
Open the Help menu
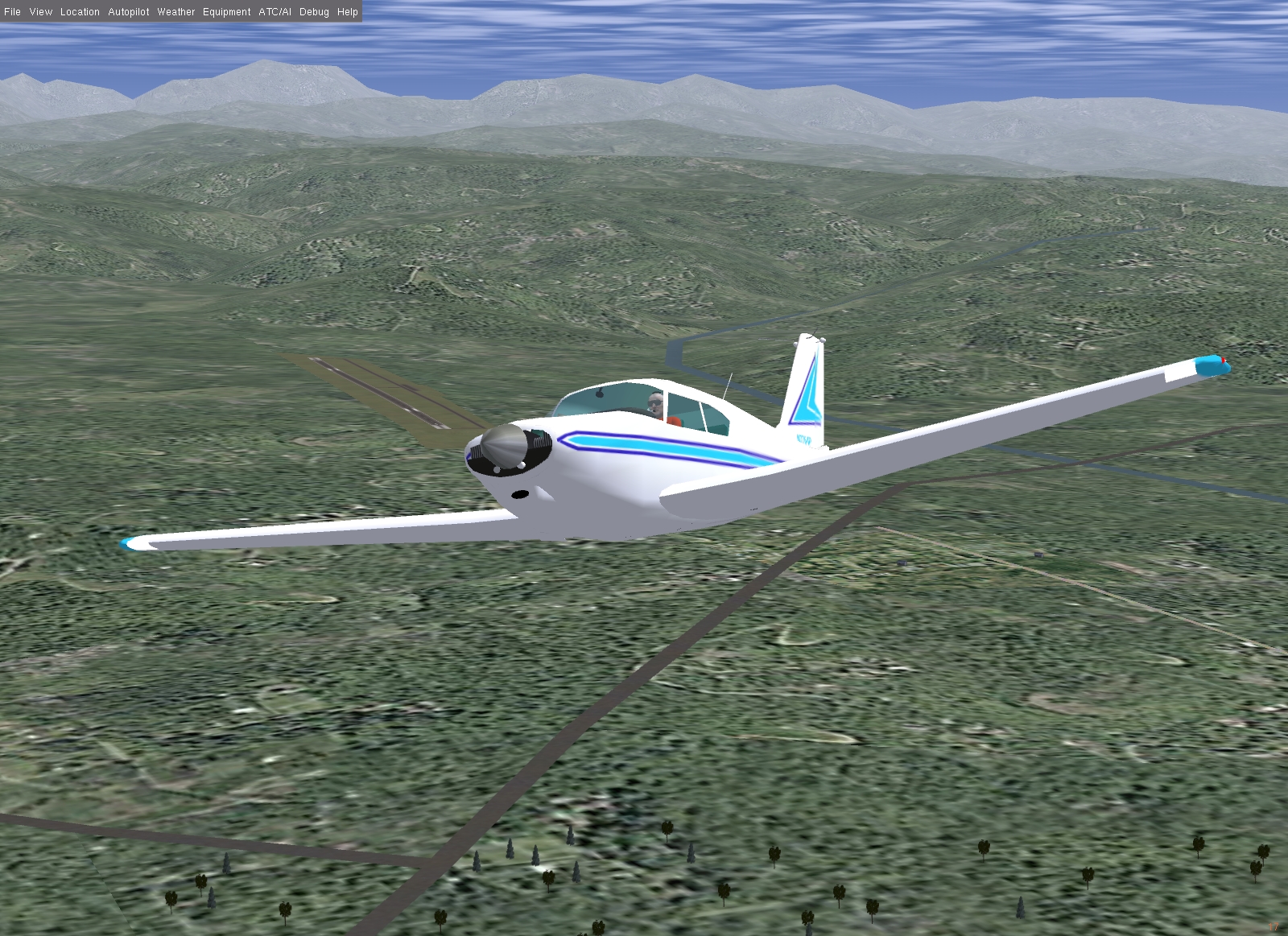tap(348, 12)
